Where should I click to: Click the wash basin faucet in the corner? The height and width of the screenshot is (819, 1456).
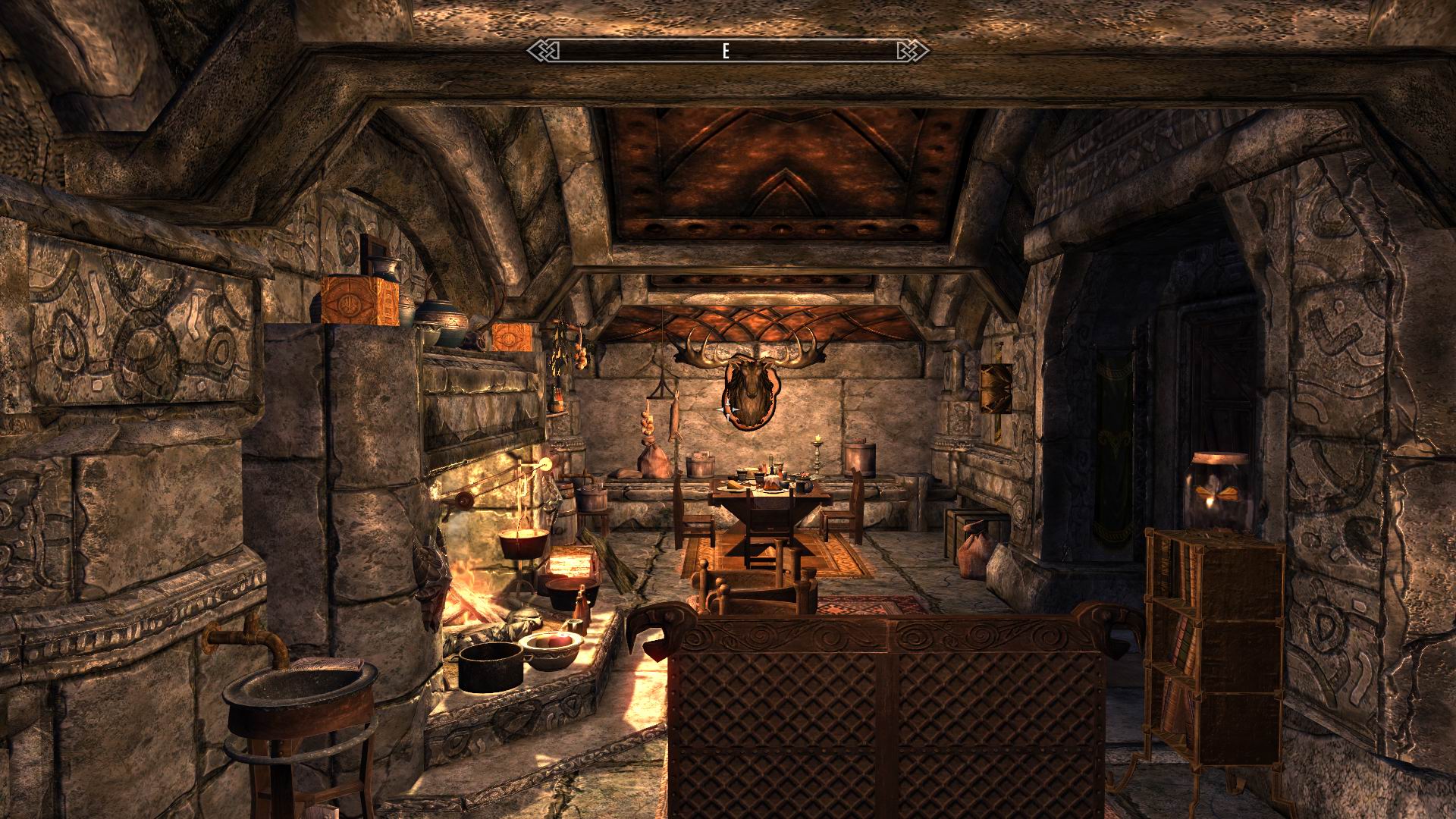pyautogui.click(x=250, y=637)
